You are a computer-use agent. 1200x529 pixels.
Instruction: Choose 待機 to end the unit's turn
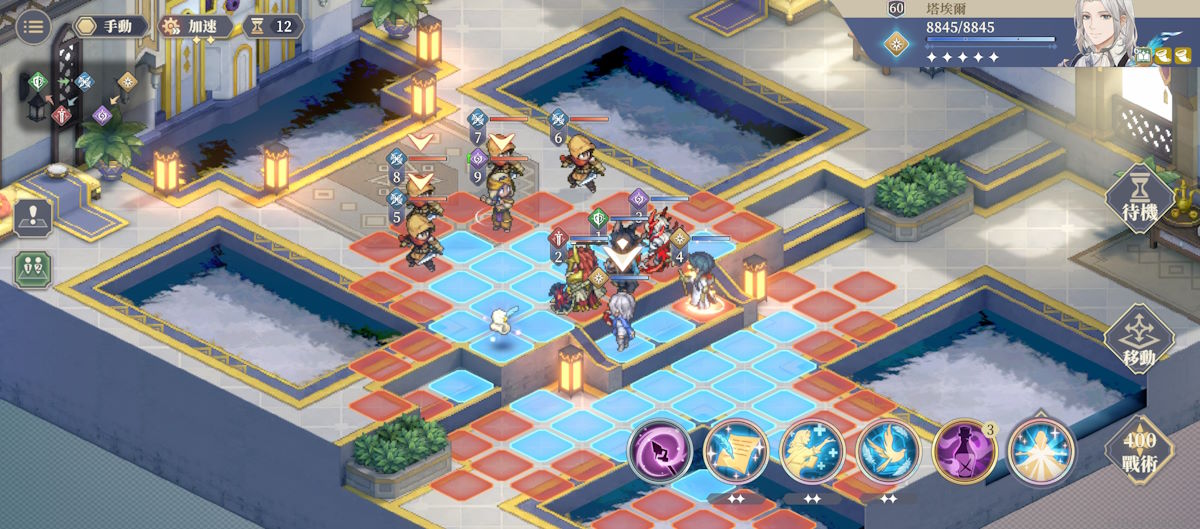[1138, 199]
